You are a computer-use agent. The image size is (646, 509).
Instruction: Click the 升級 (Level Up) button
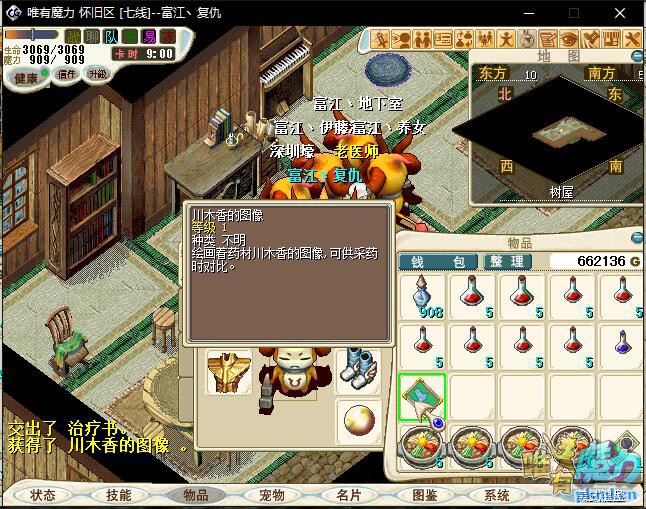pos(98,75)
